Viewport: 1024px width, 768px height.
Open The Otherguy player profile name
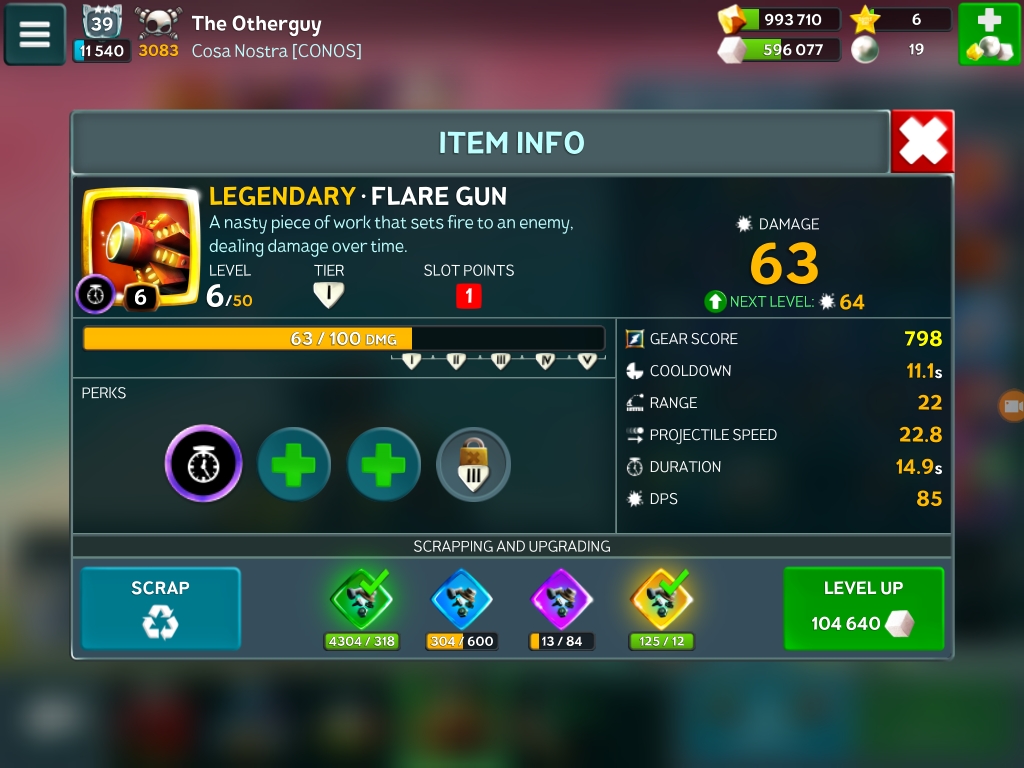click(x=256, y=23)
